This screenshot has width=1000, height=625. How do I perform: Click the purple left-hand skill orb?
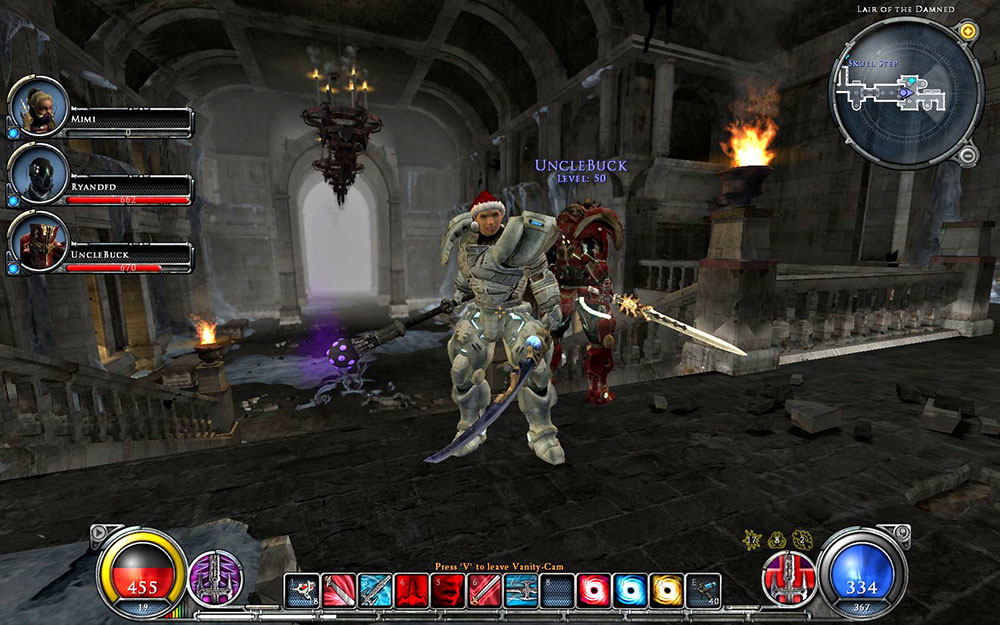(x=212, y=579)
